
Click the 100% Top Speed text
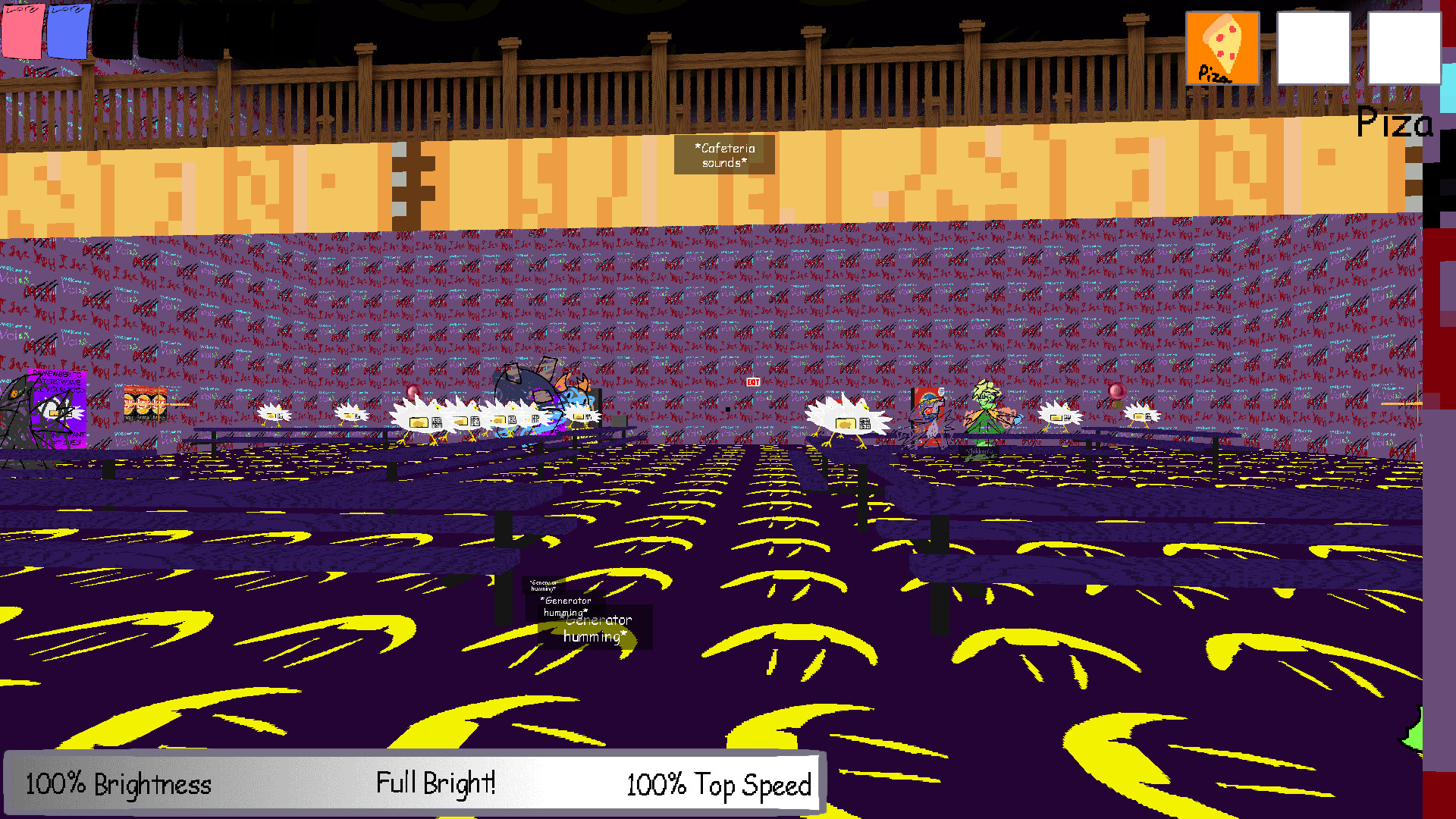[717, 785]
